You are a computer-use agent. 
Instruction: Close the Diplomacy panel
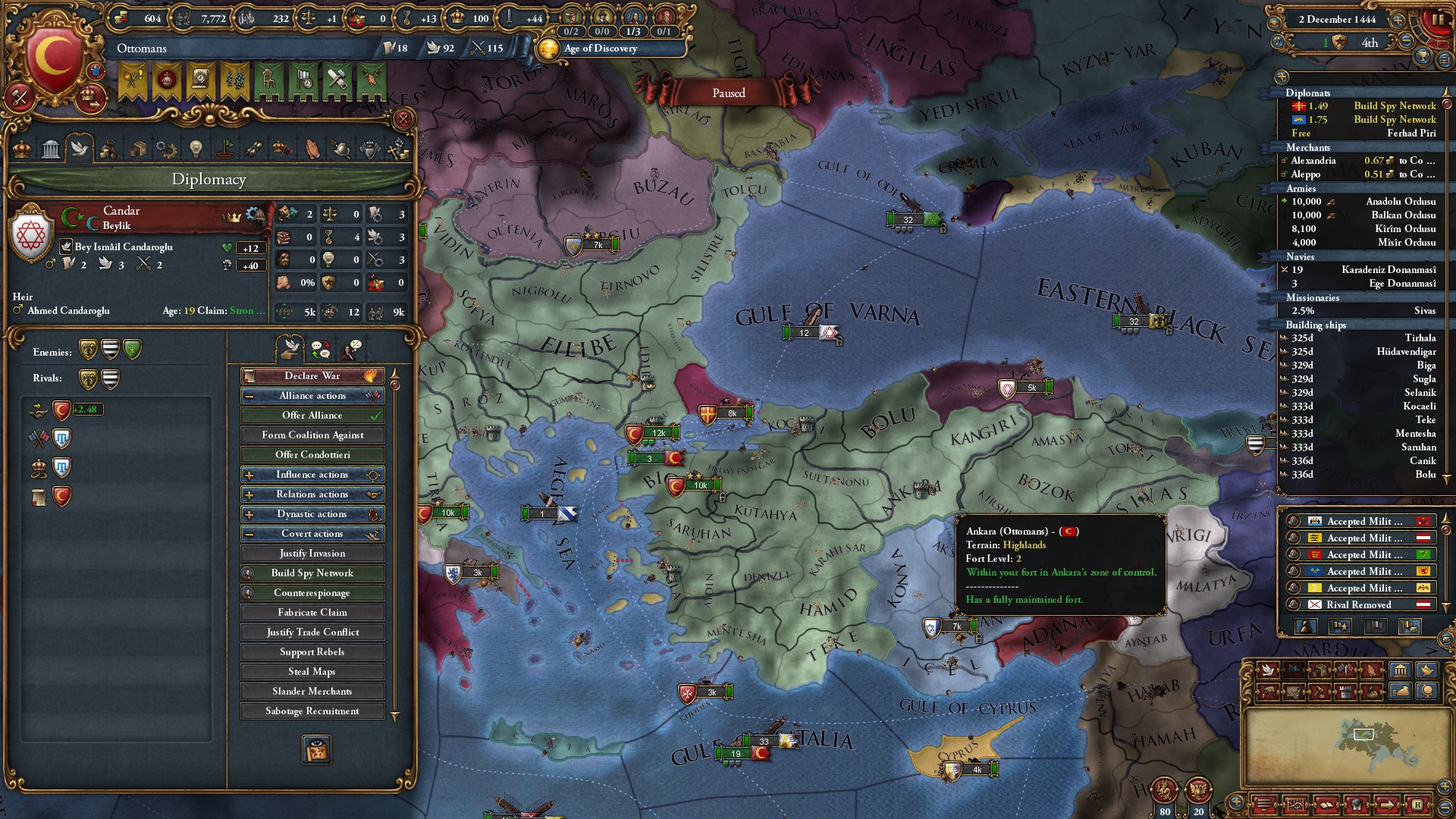(403, 119)
